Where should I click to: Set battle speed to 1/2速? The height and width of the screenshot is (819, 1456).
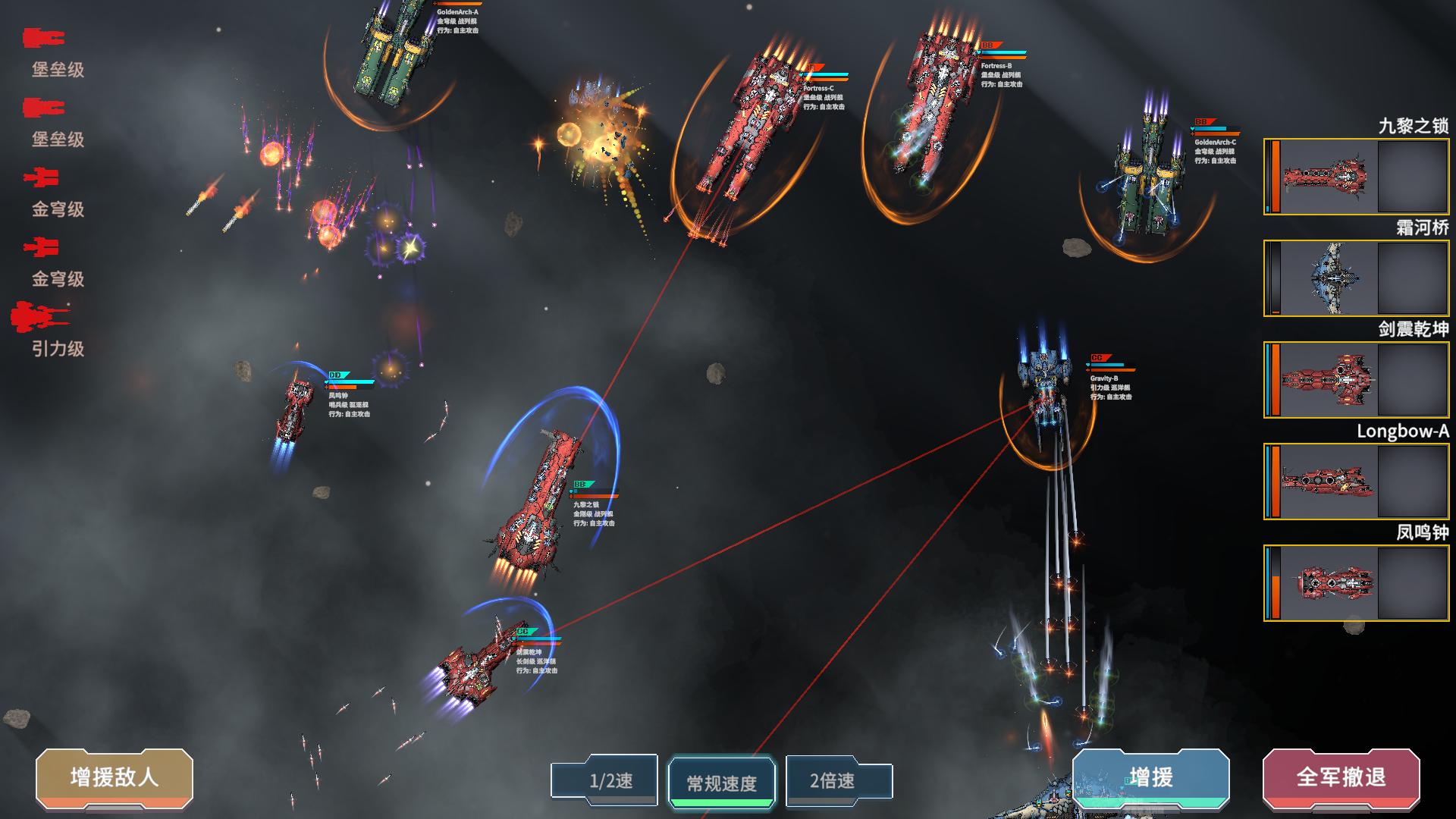coord(604,780)
